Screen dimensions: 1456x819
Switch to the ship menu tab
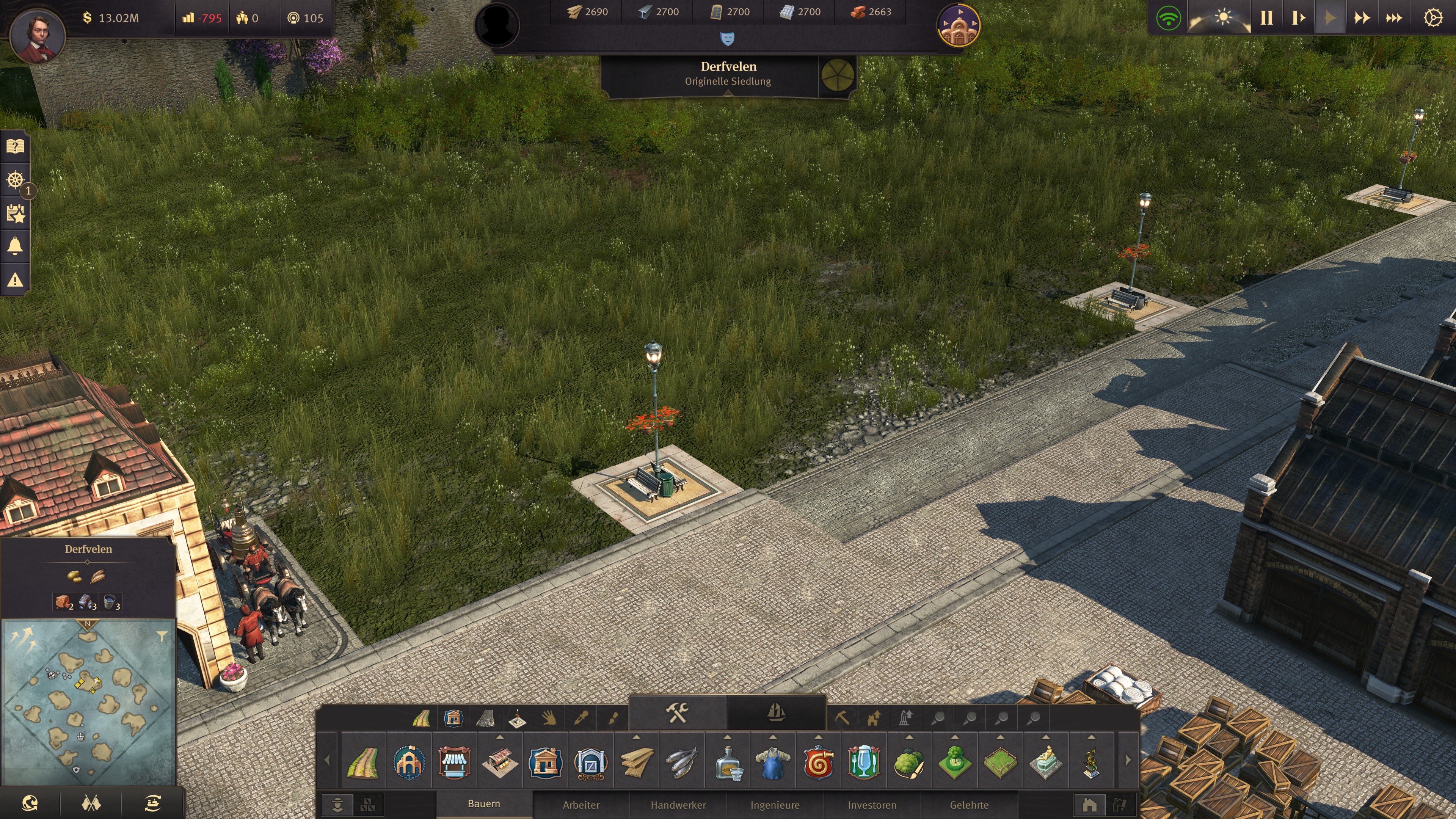776,713
